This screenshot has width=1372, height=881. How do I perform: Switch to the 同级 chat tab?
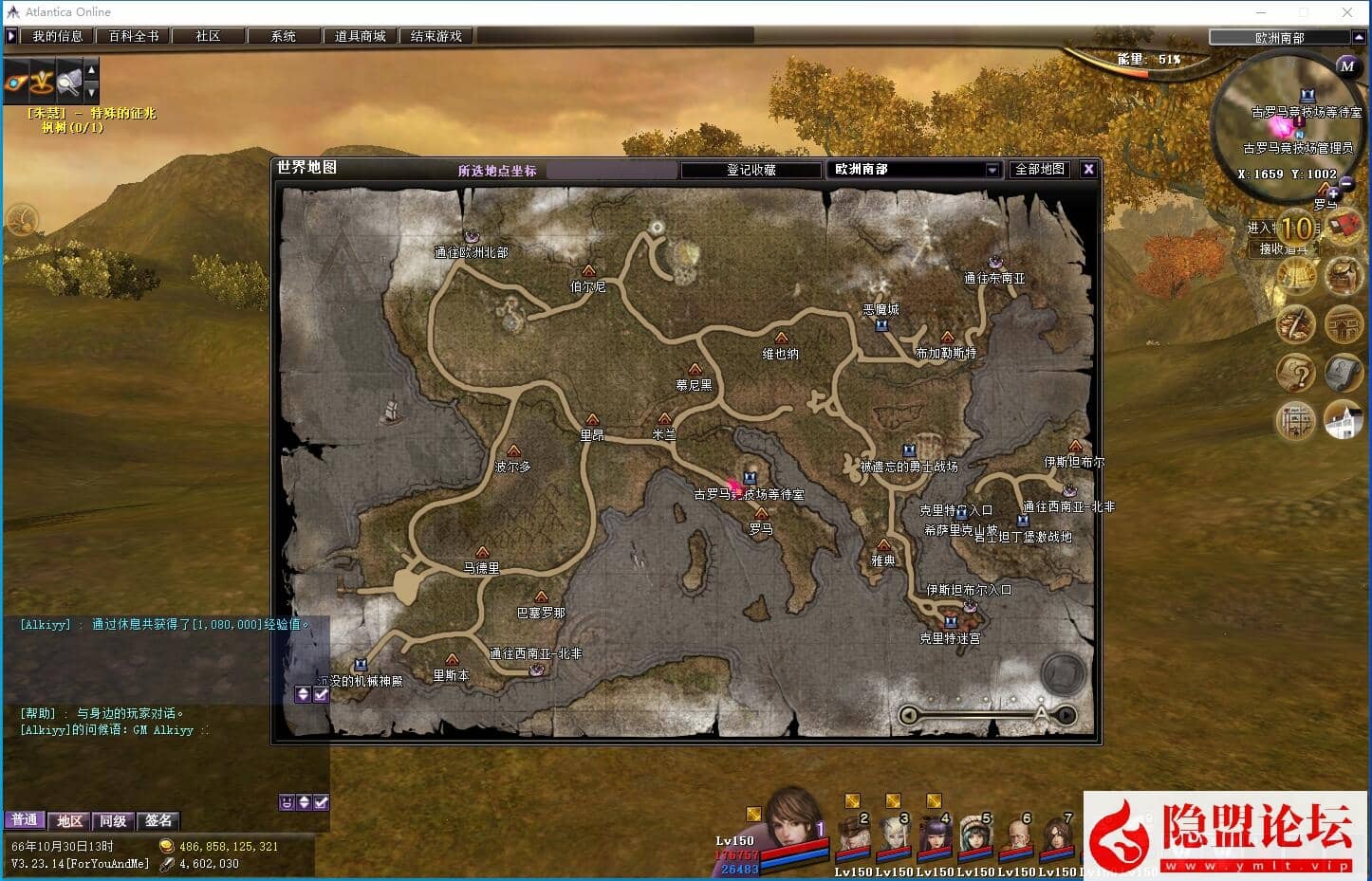click(x=114, y=820)
